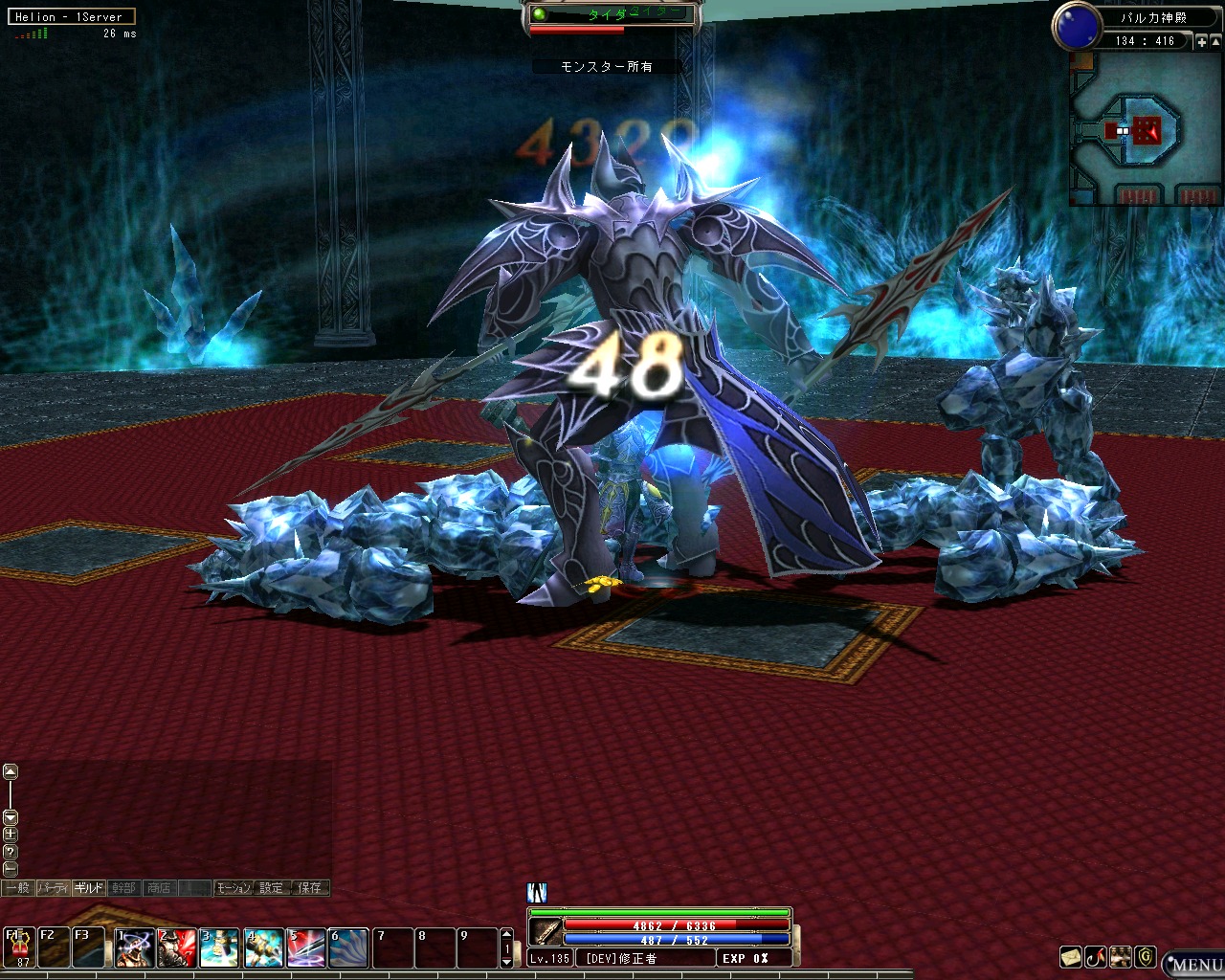Screen dimensions: 1225x980
Task: Zoom the minimap with the plus button
Action: coord(1202,41)
